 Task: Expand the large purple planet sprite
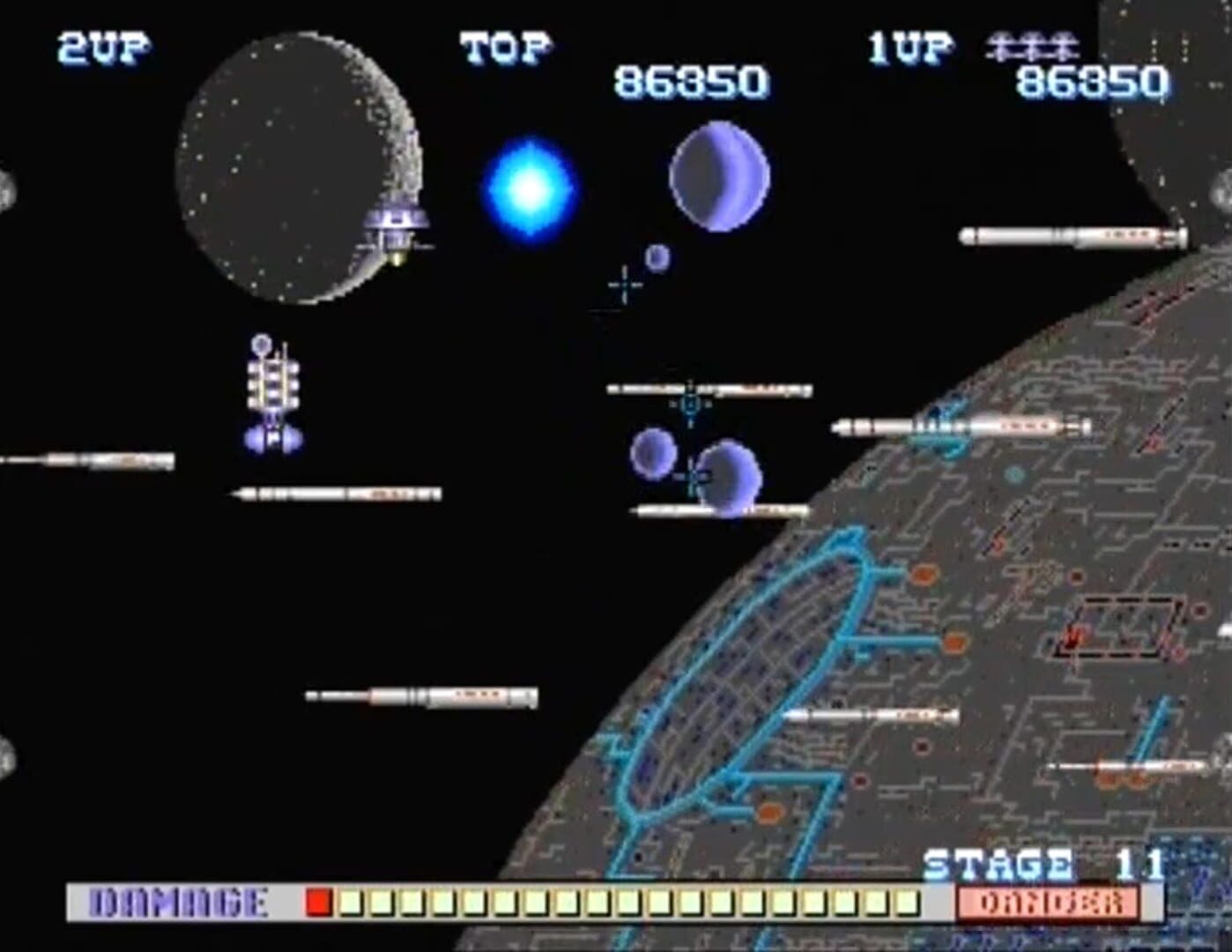[721, 176]
